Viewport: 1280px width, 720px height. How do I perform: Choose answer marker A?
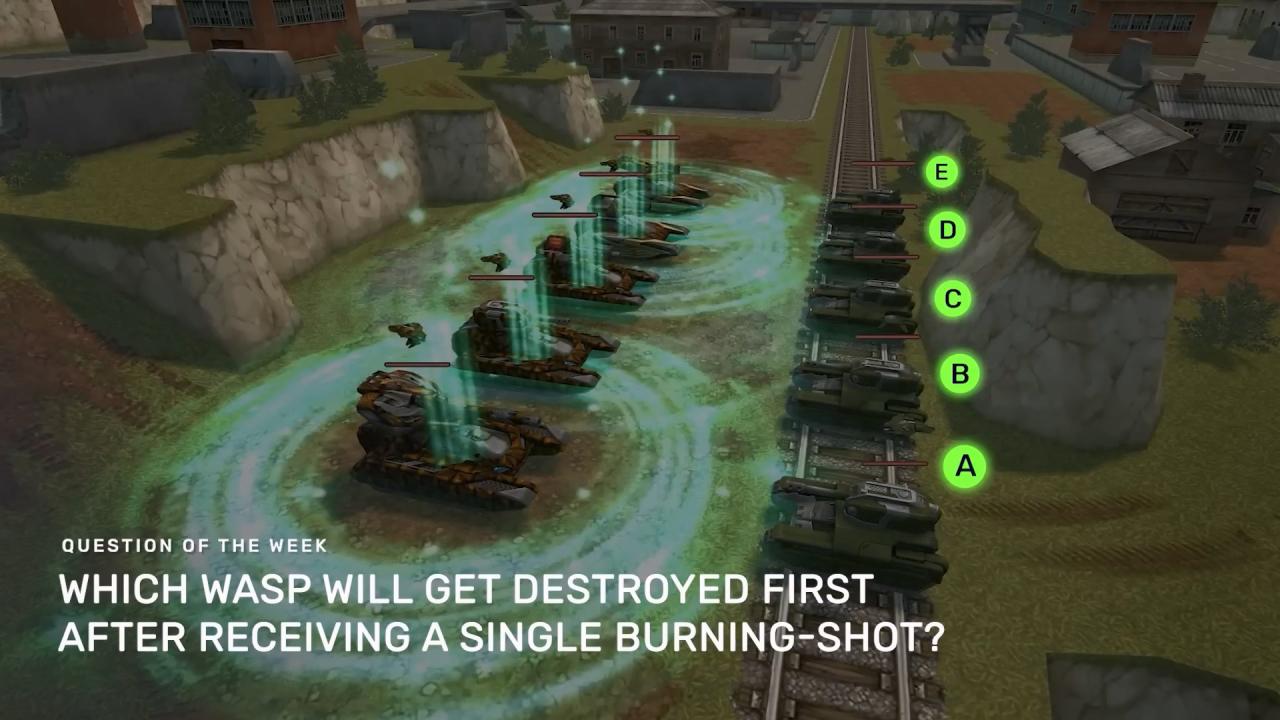click(x=965, y=465)
